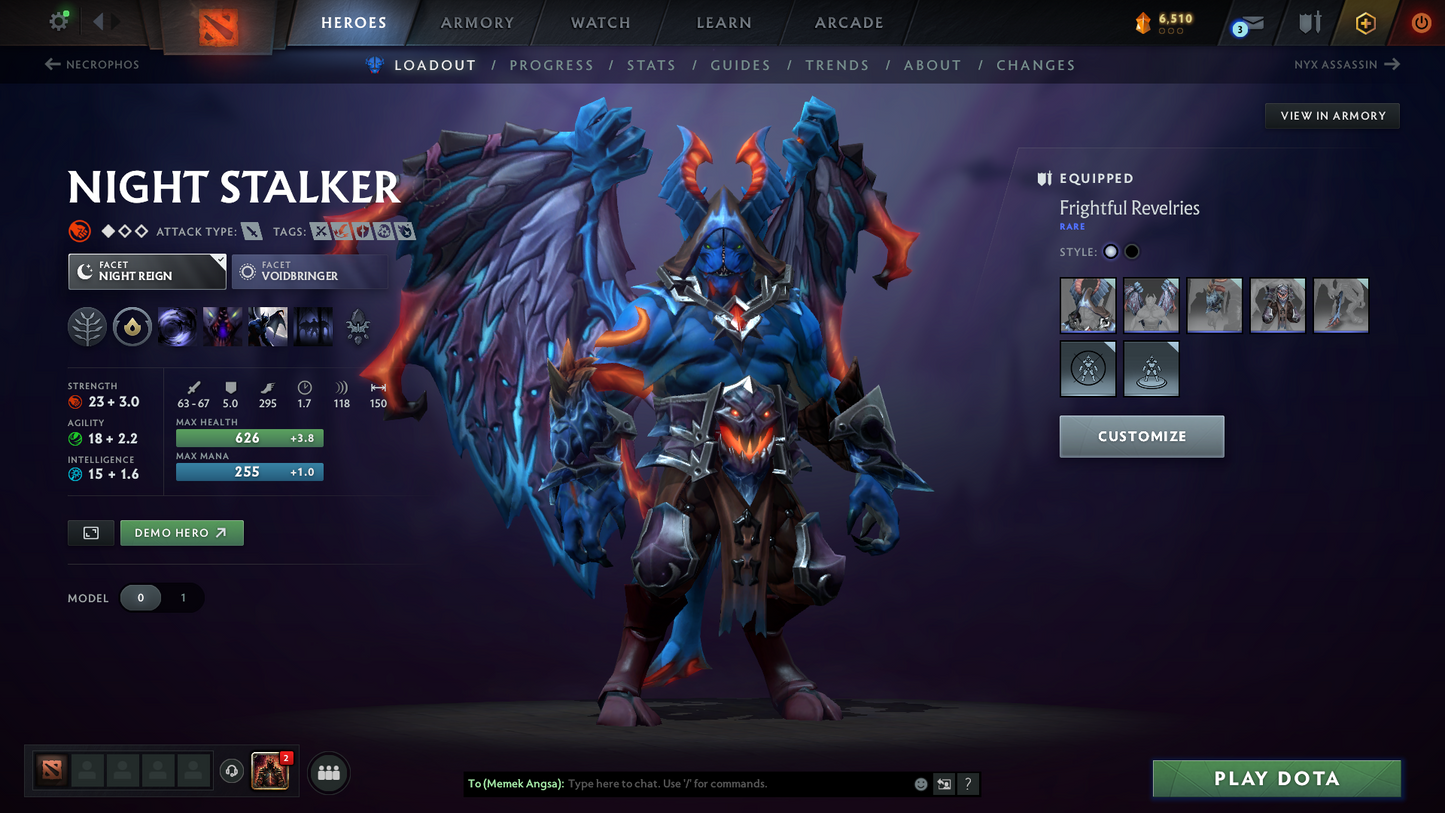
Task: Open the Arcade menu
Action: coord(848,22)
